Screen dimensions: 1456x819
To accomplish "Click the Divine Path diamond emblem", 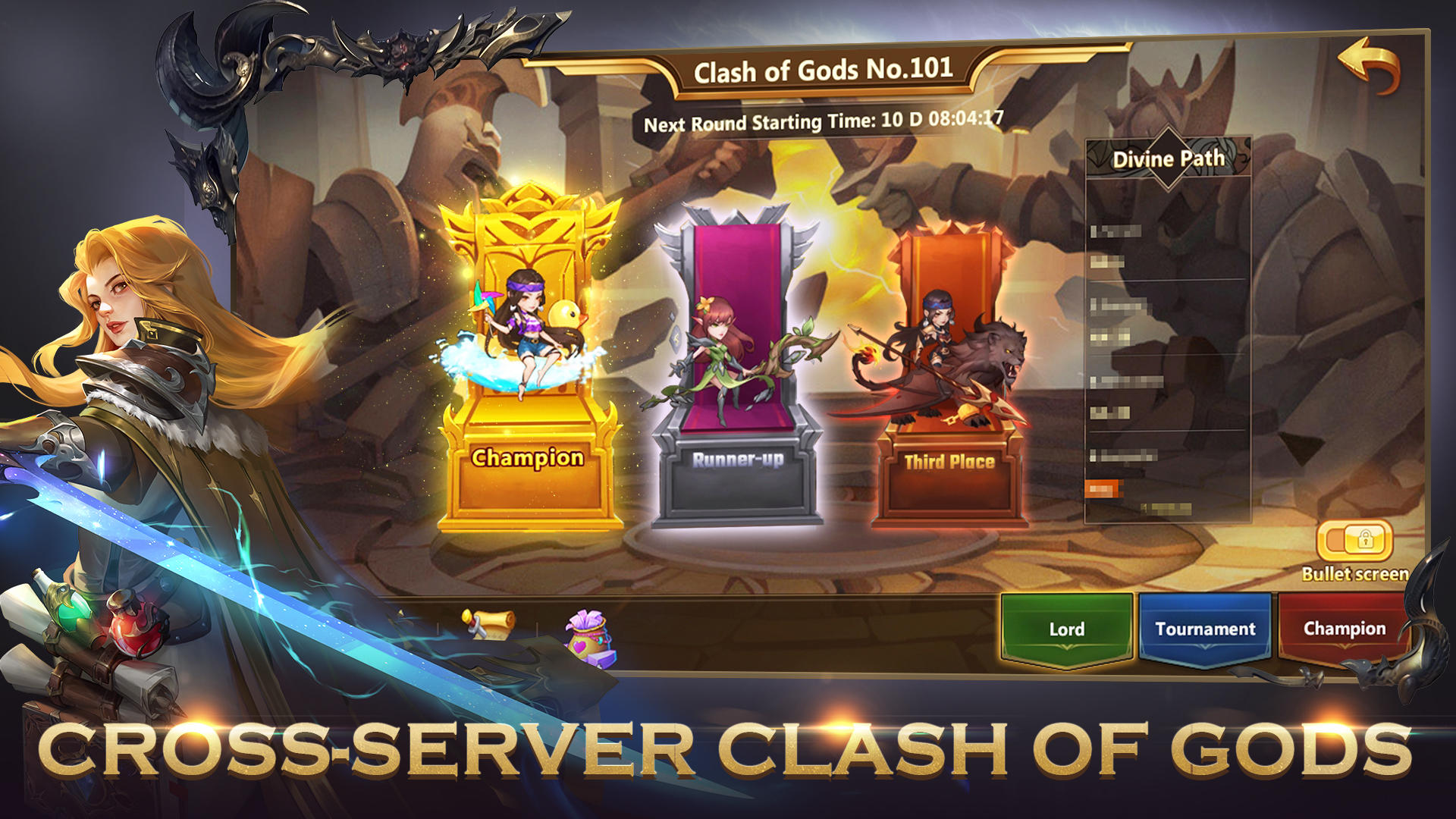I will click(1168, 155).
